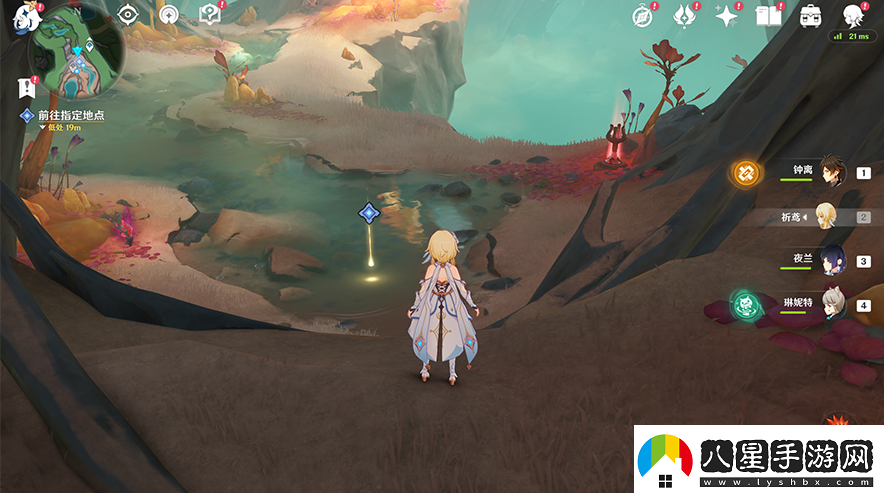Viewport: 884px width, 493px height.
Task: Open the adventurer handbook book icon
Action: 768,15
